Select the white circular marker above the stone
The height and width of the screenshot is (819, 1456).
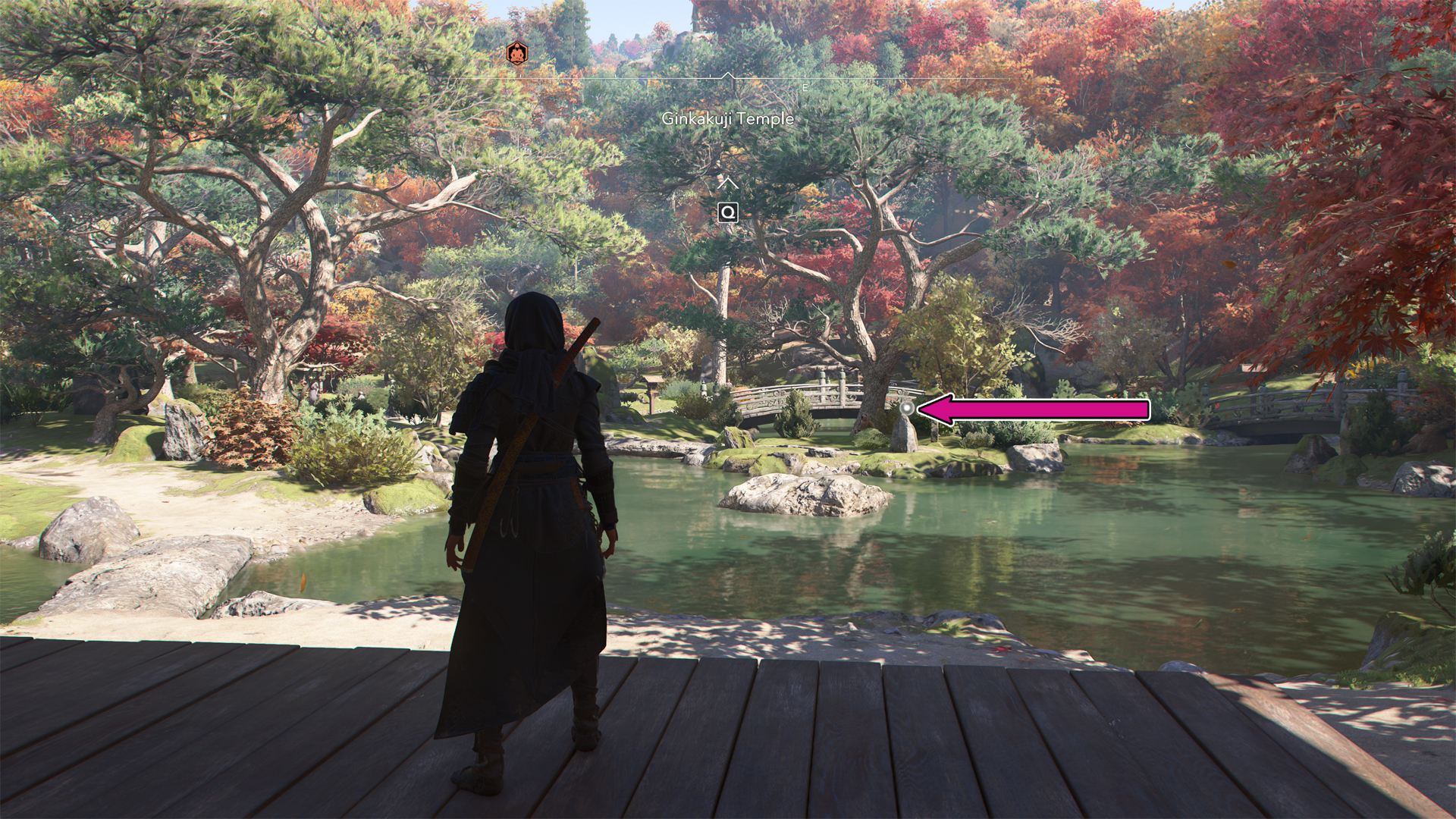click(x=906, y=409)
